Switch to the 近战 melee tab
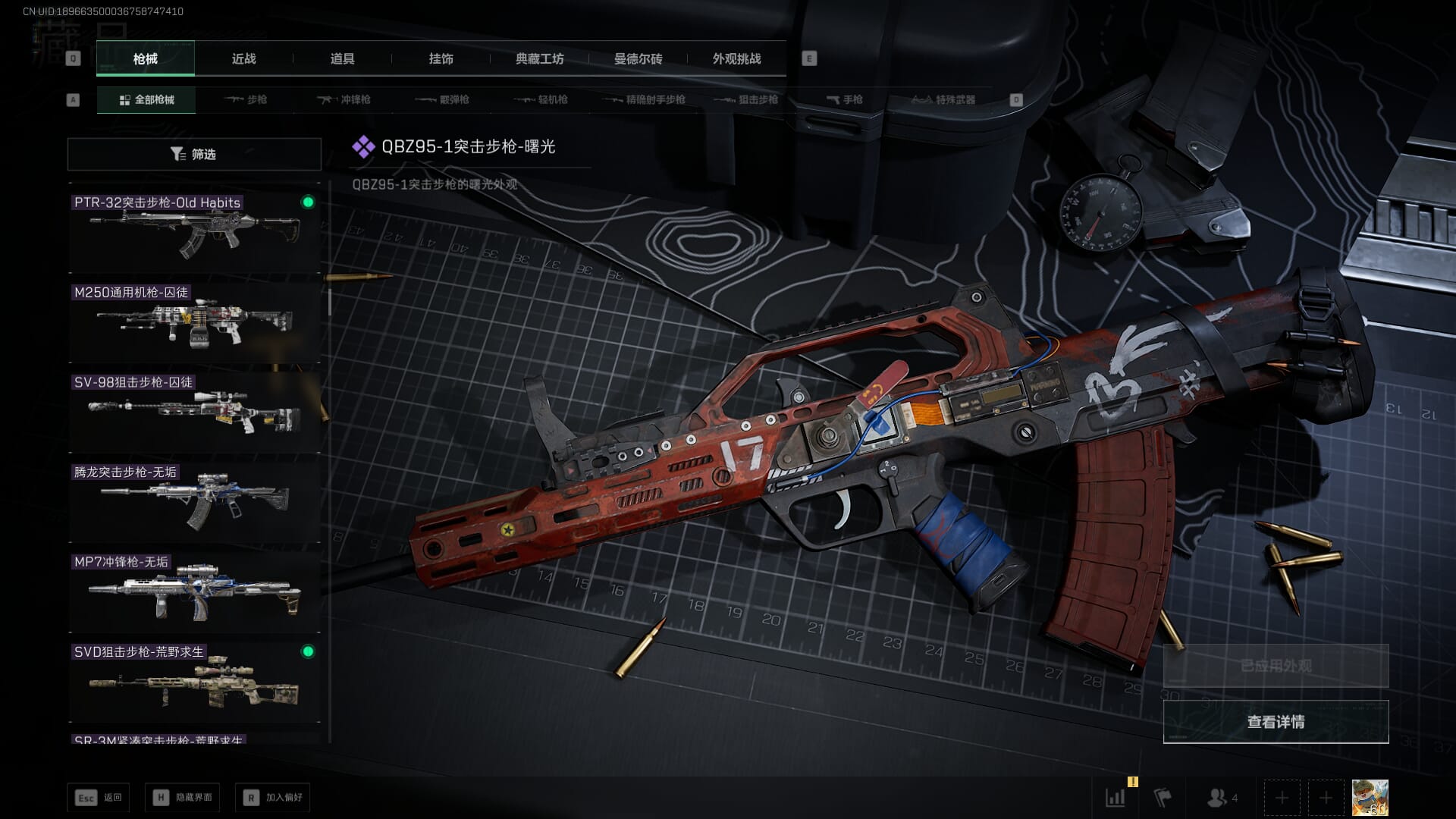This screenshot has height=819, width=1456. (x=243, y=59)
